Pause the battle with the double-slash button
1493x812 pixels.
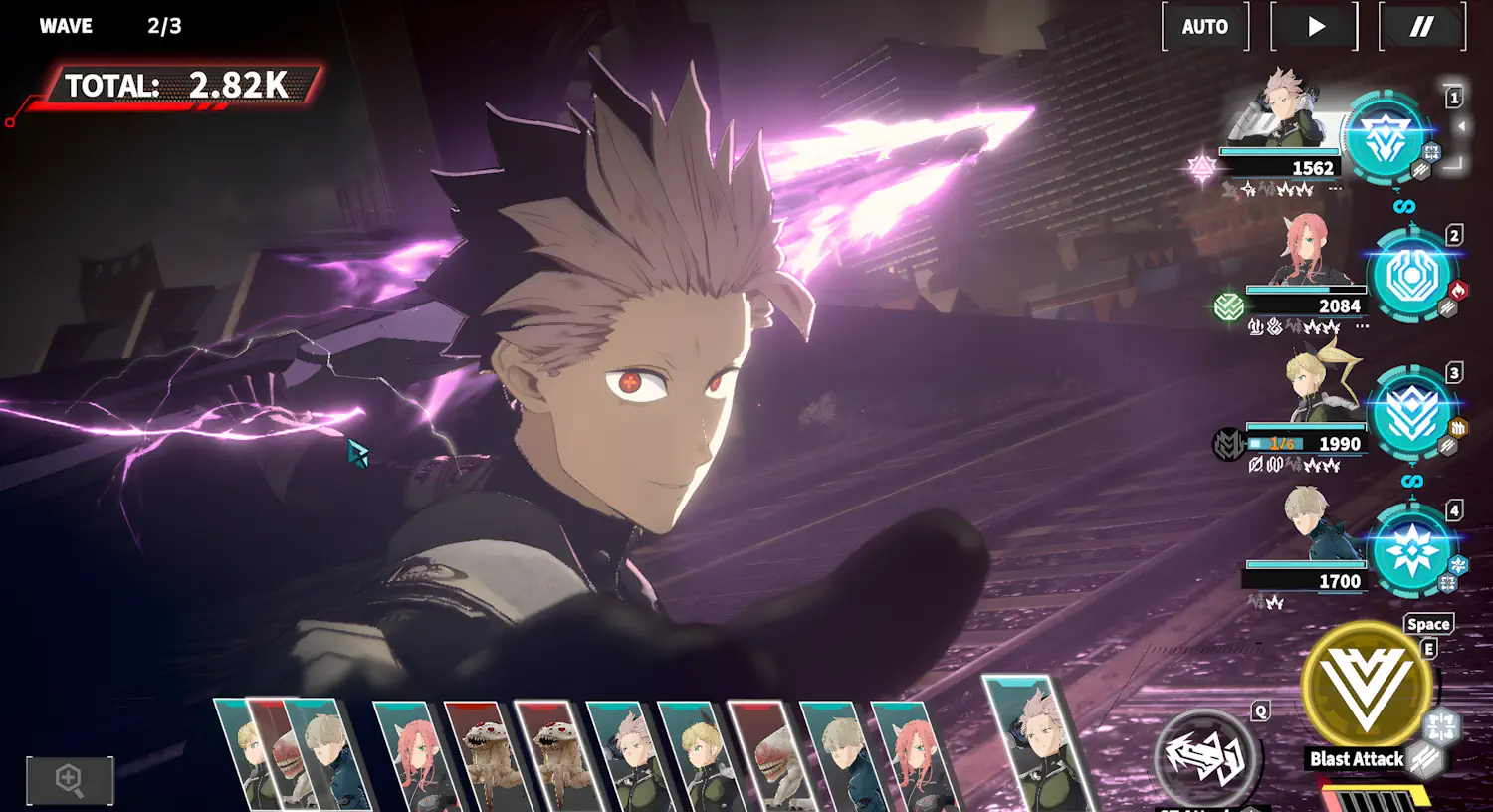point(1421,27)
